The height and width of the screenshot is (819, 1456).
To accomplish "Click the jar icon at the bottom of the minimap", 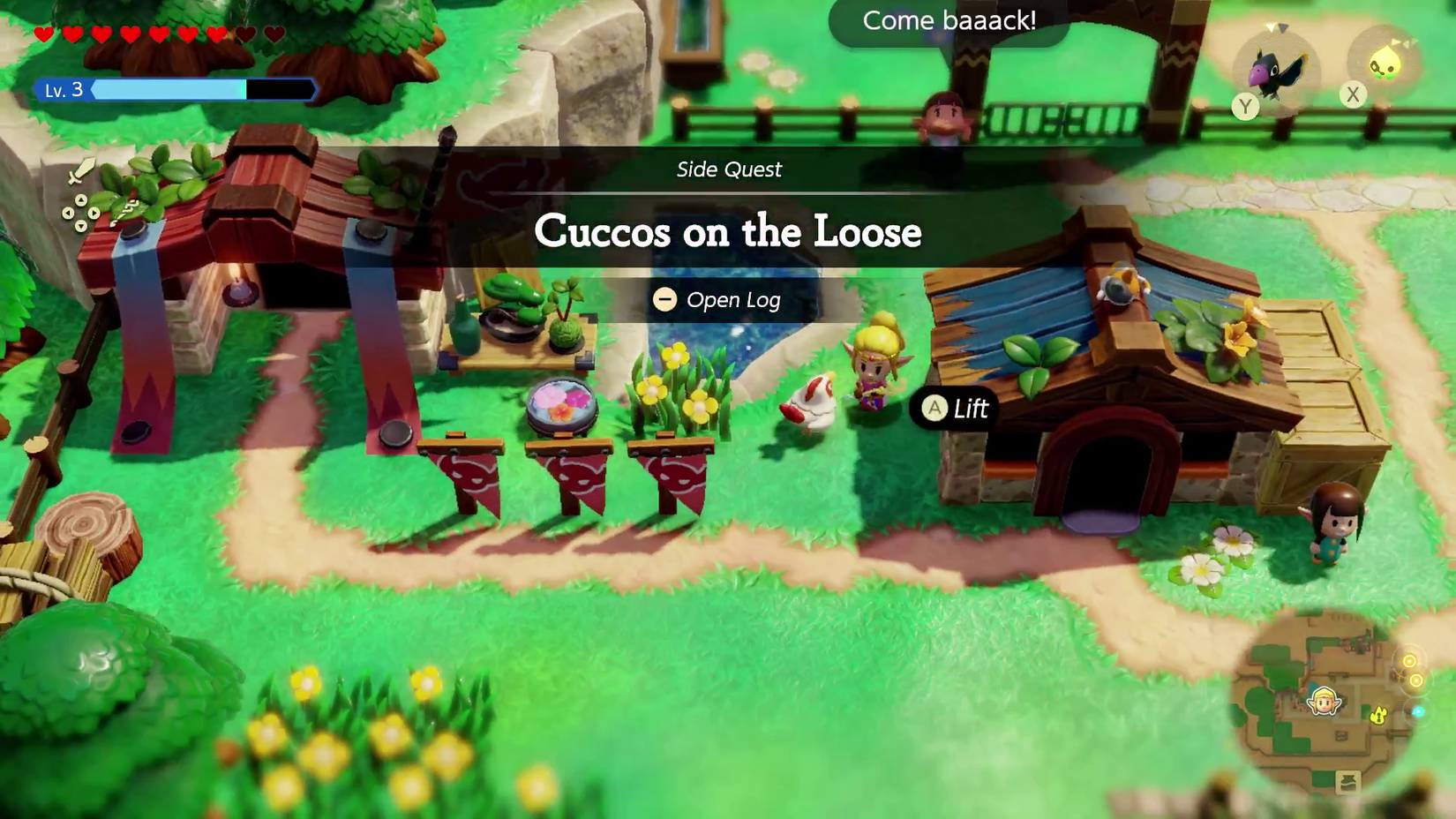I will [1348, 781].
